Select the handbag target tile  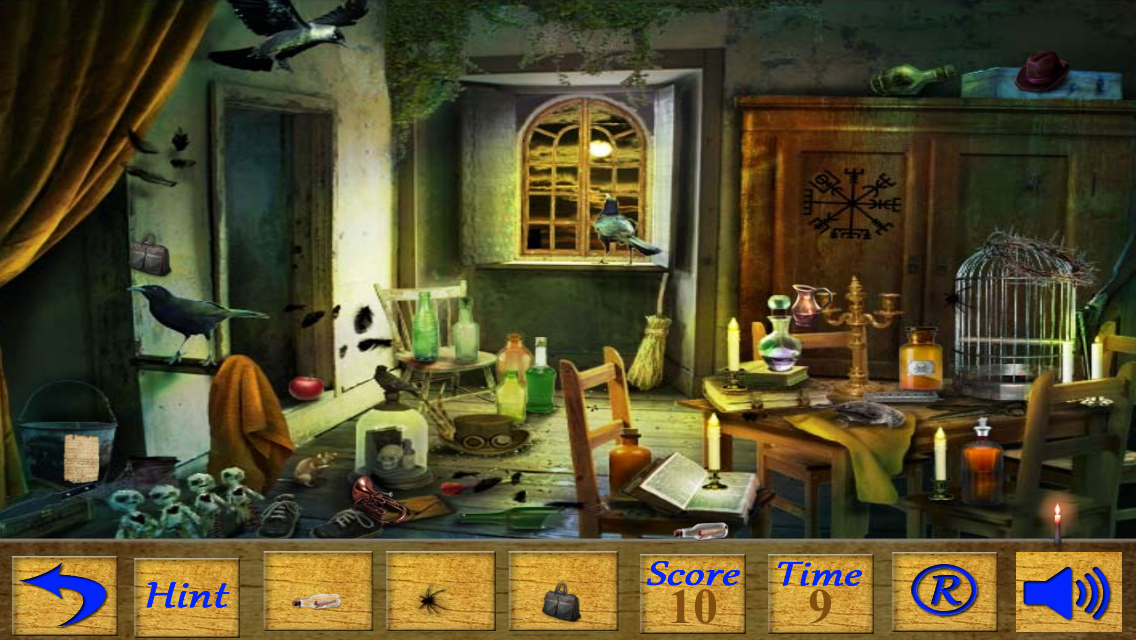click(562, 596)
